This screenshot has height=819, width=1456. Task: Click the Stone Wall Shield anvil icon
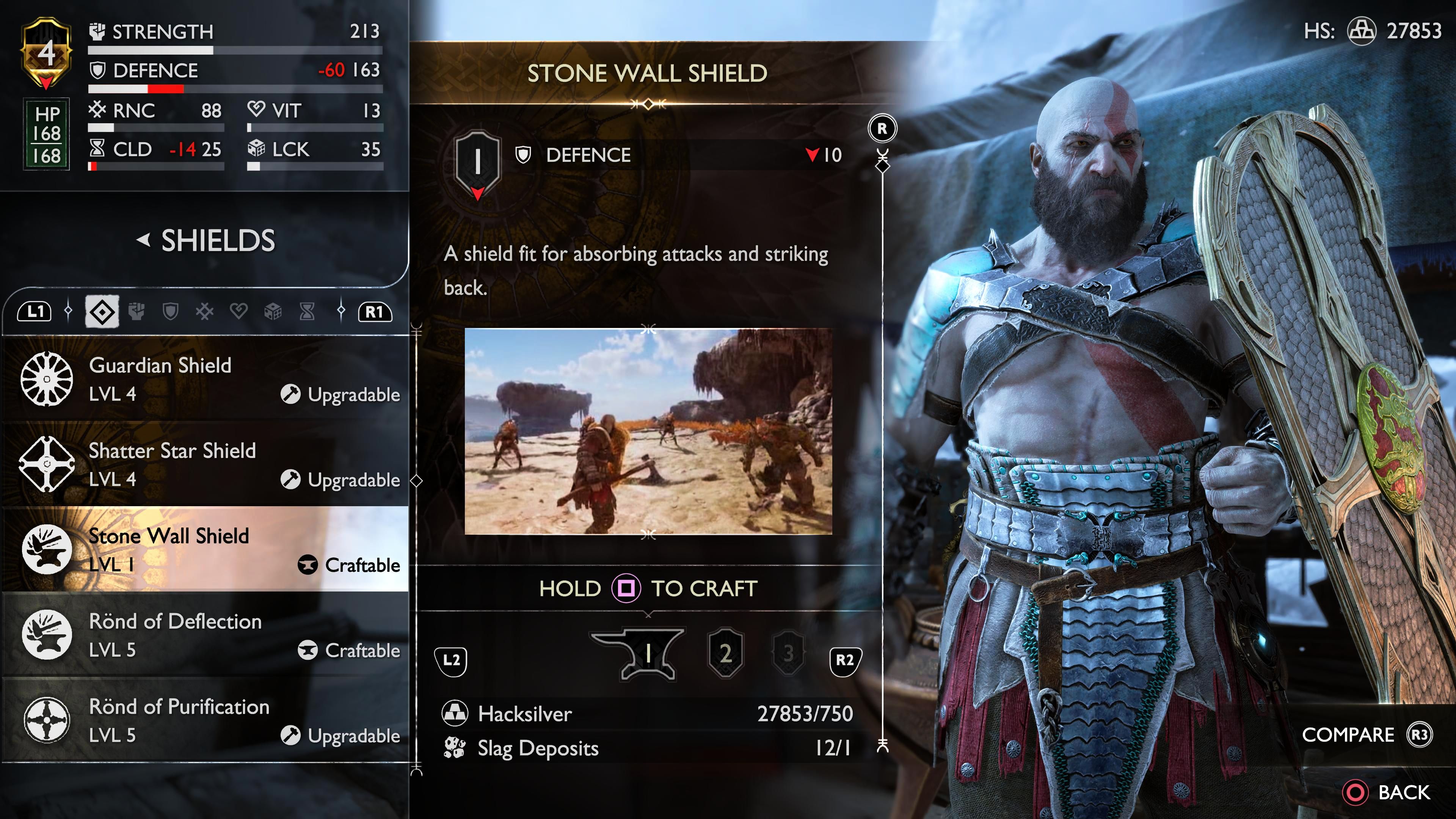(x=48, y=549)
